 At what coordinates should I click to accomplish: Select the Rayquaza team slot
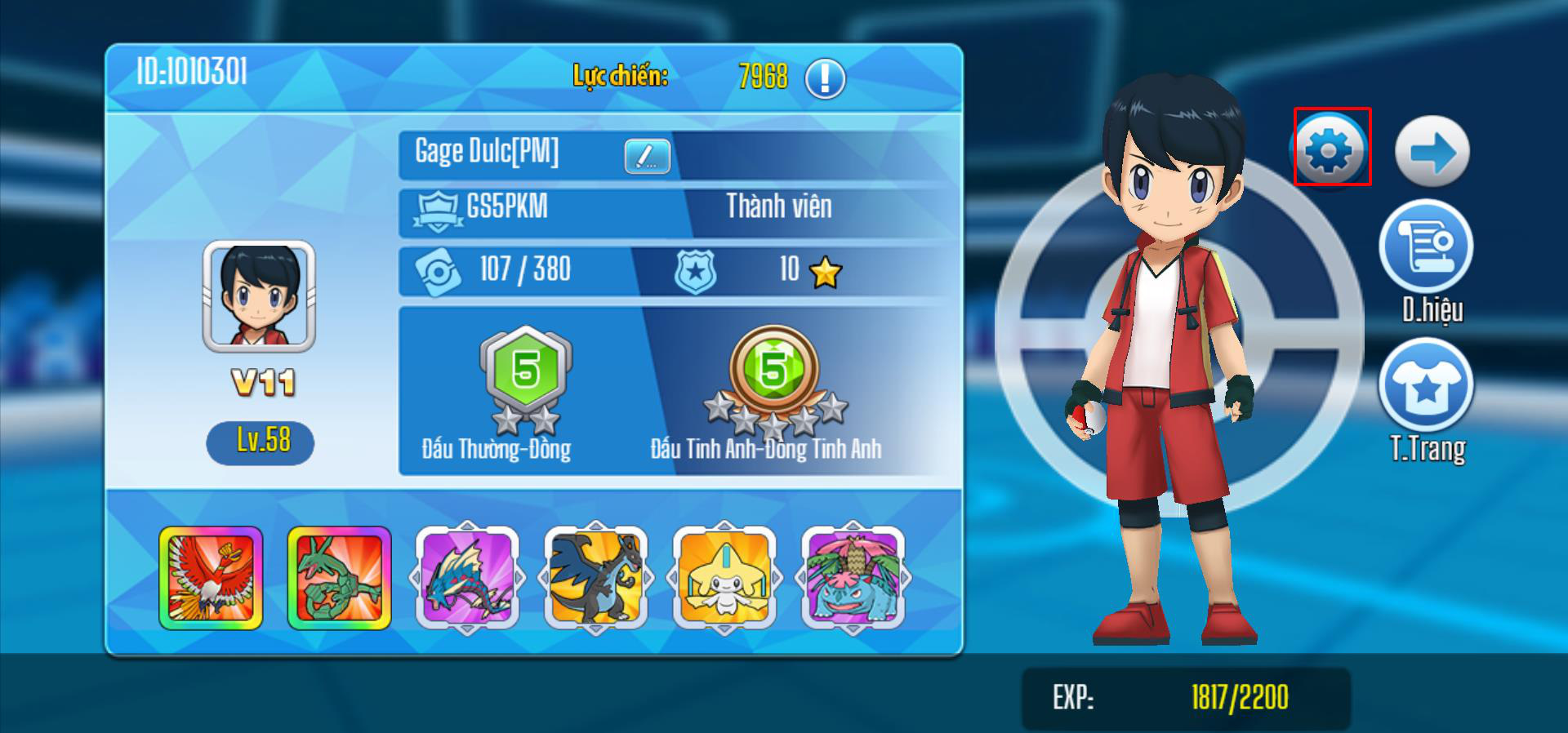[339, 578]
